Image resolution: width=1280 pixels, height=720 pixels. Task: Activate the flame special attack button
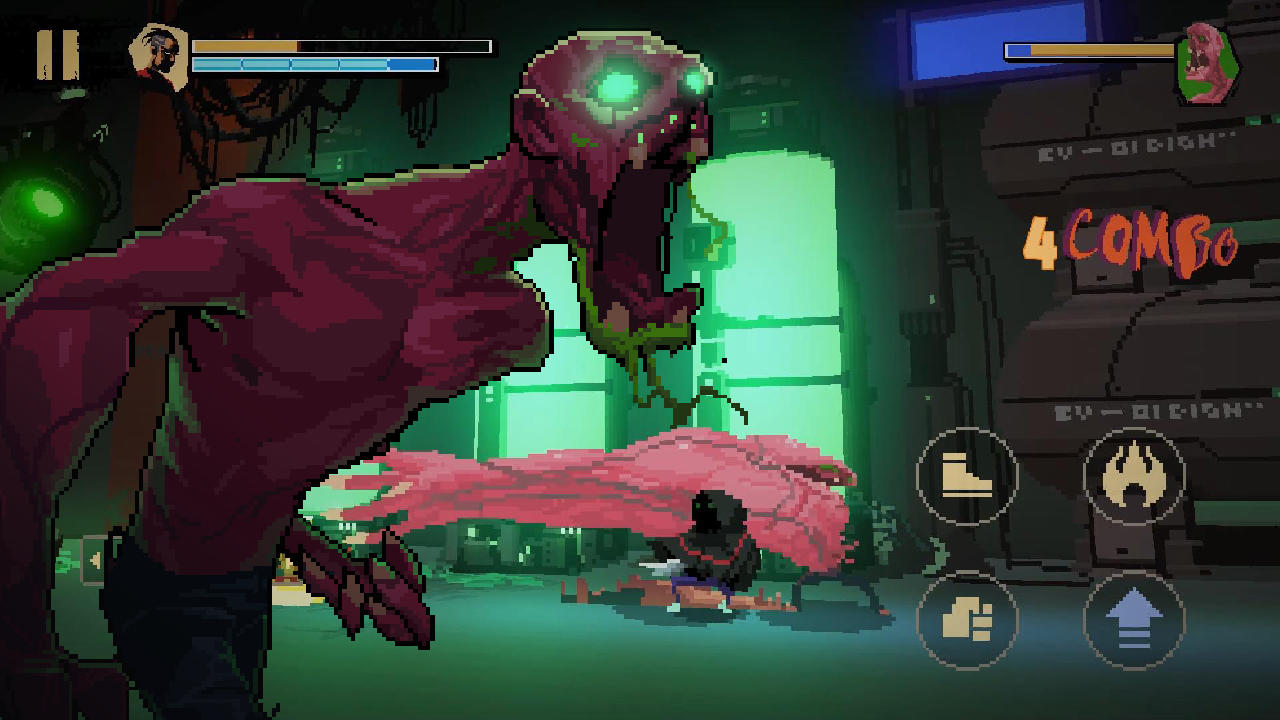click(x=1133, y=477)
